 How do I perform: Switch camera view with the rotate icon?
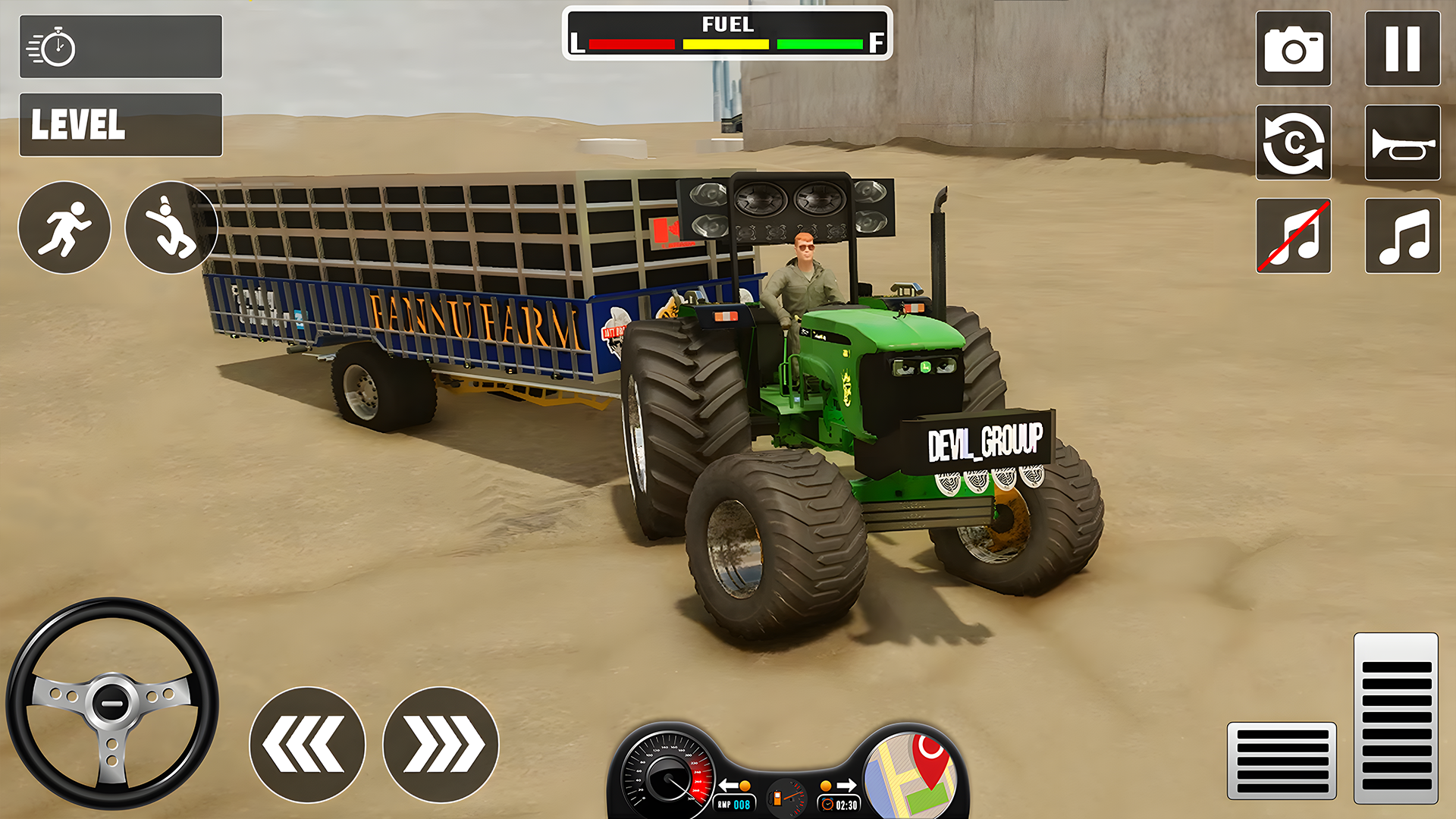tap(1294, 143)
